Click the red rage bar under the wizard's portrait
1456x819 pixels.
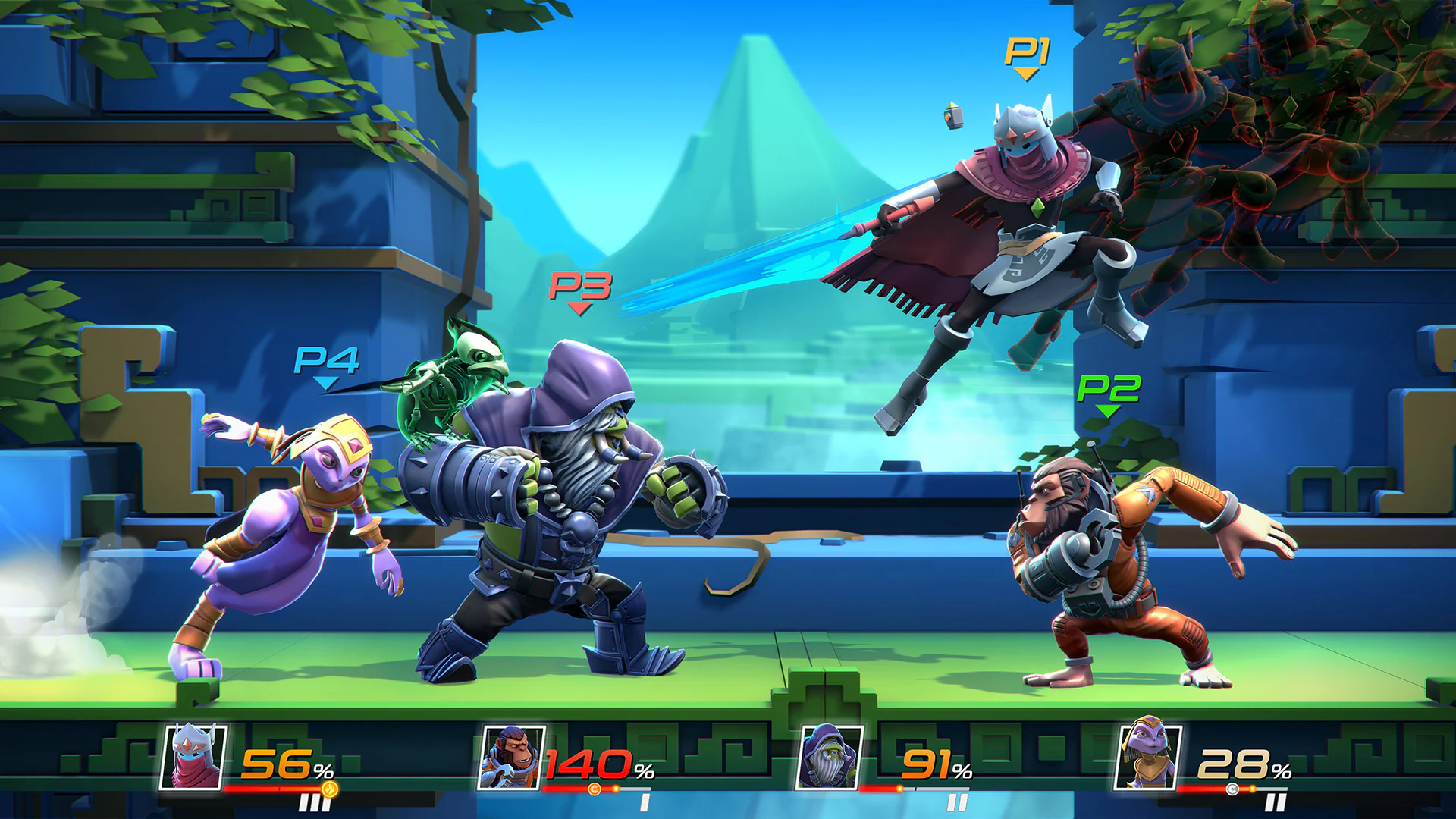tap(878, 789)
